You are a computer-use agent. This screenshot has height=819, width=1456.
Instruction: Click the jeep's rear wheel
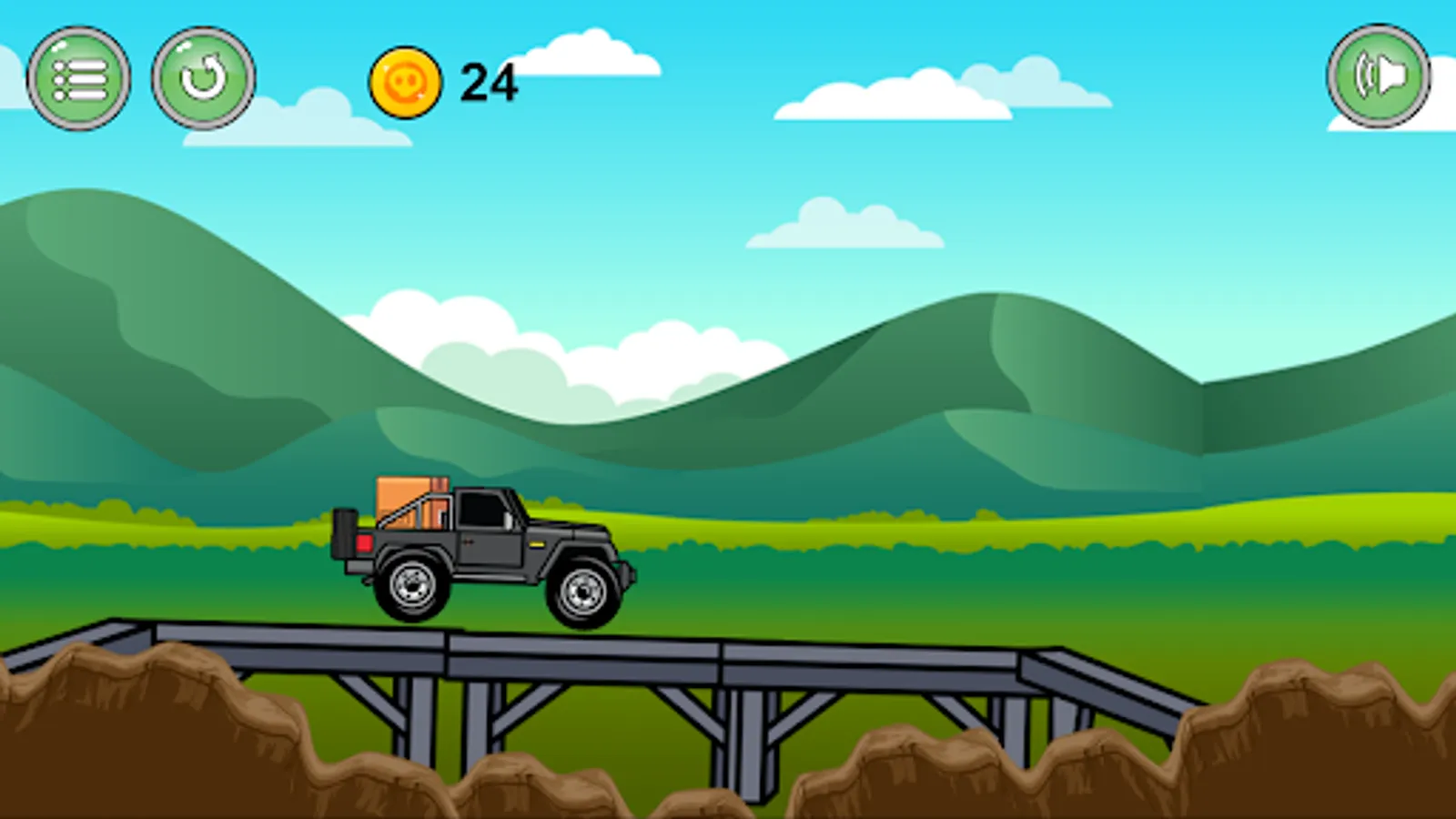click(414, 587)
